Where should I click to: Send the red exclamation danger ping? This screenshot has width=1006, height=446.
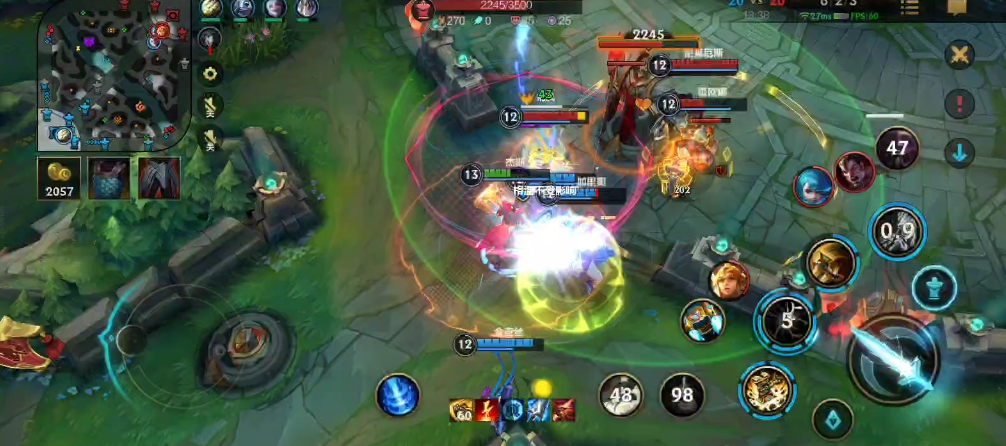[x=959, y=103]
